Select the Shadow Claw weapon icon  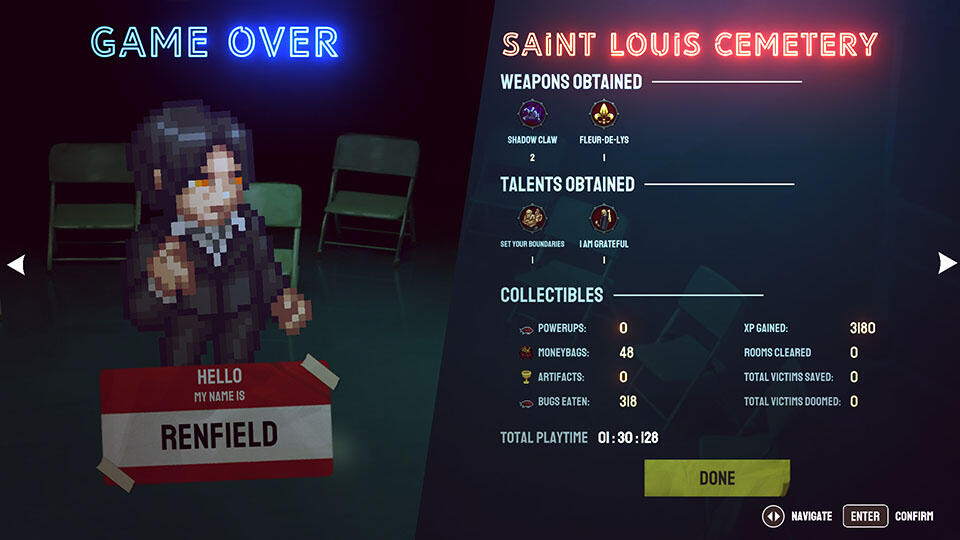coord(531,113)
